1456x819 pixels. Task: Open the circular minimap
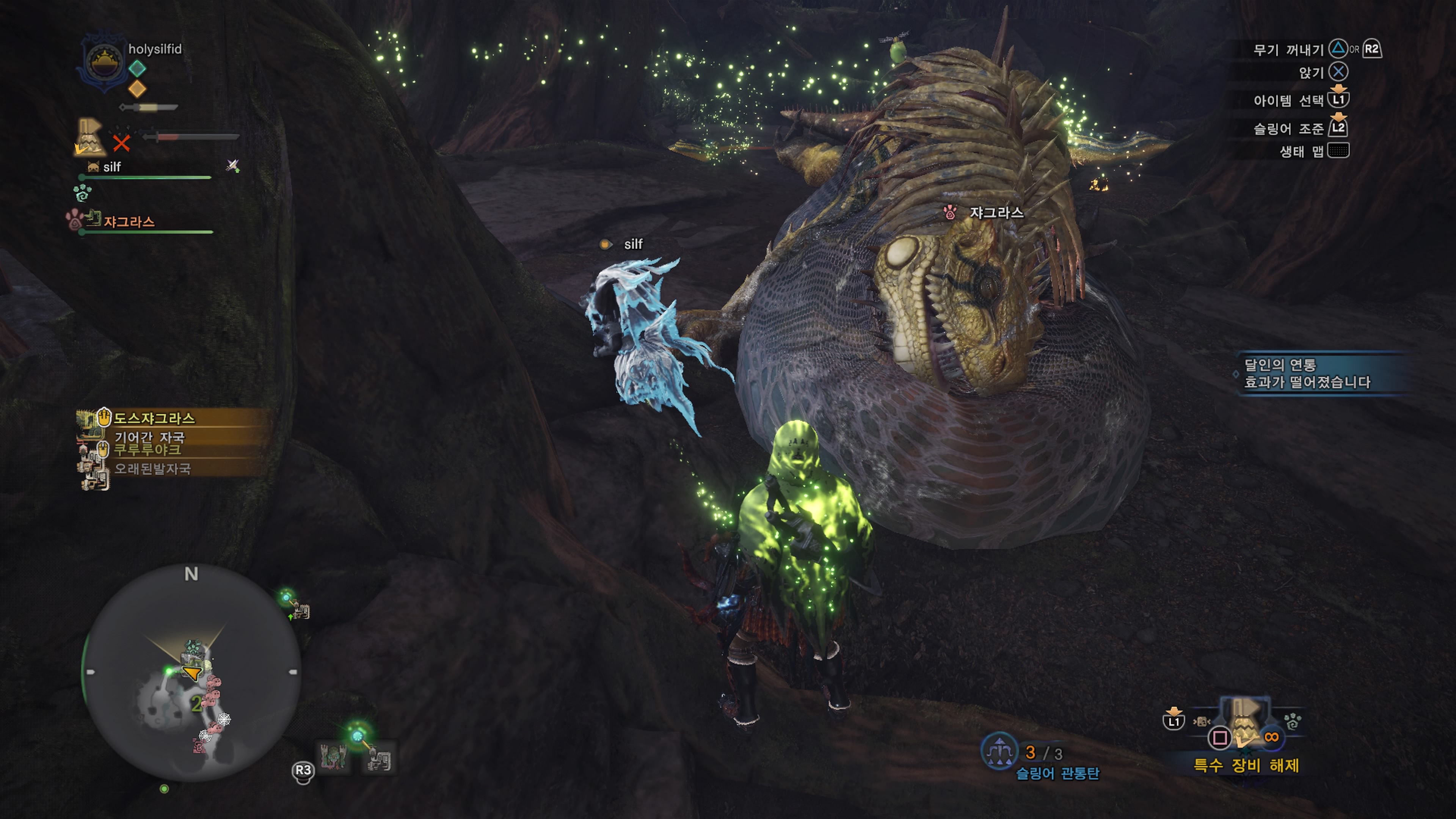(x=192, y=673)
